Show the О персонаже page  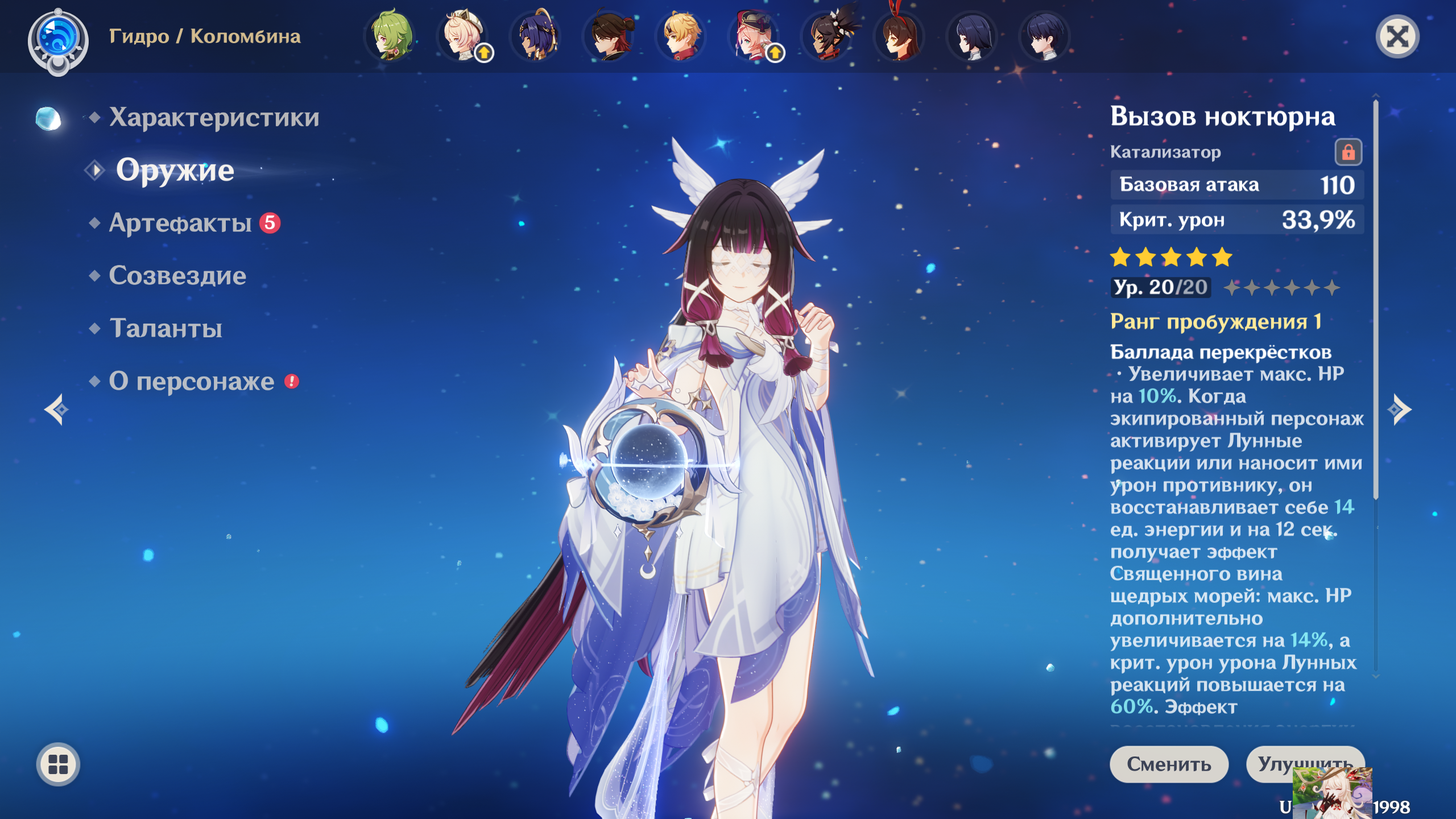[x=192, y=381]
